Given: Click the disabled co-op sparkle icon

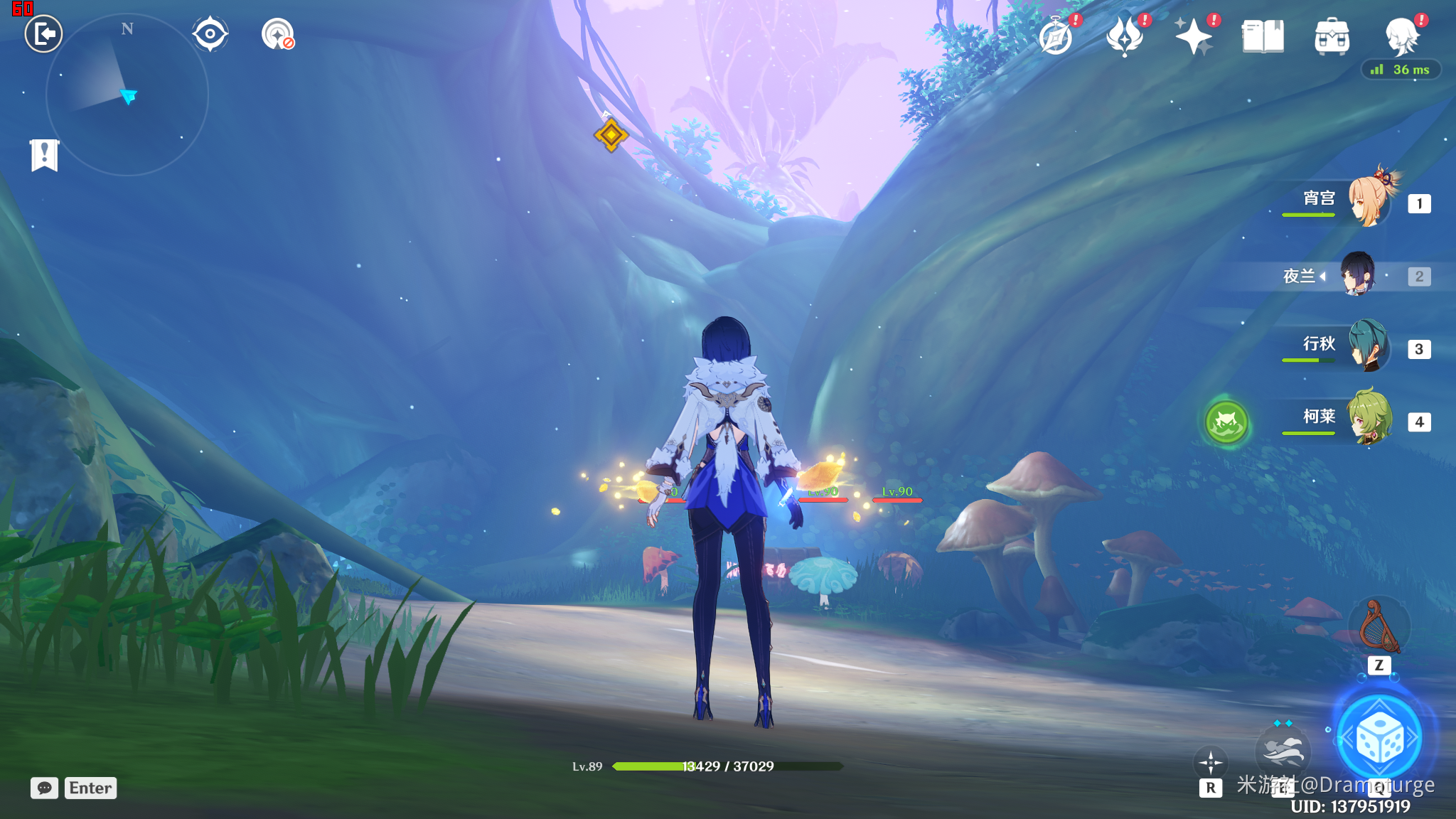Looking at the screenshot, I should (277, 34).
